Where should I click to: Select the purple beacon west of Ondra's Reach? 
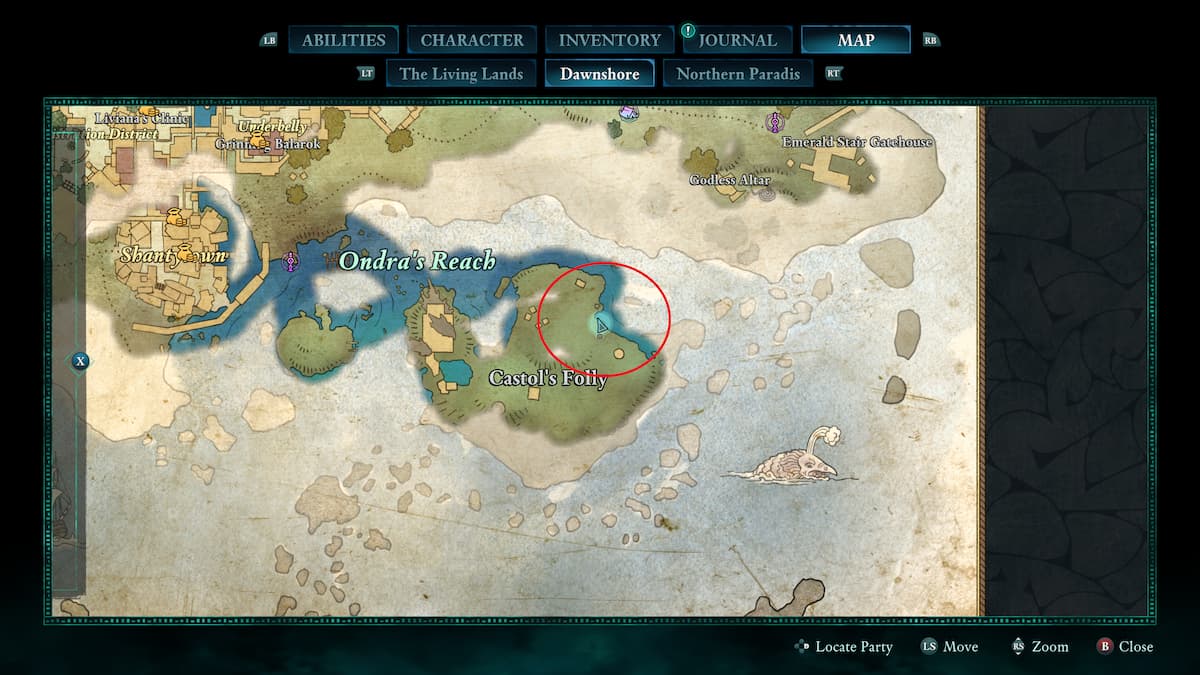click(291, 262)
